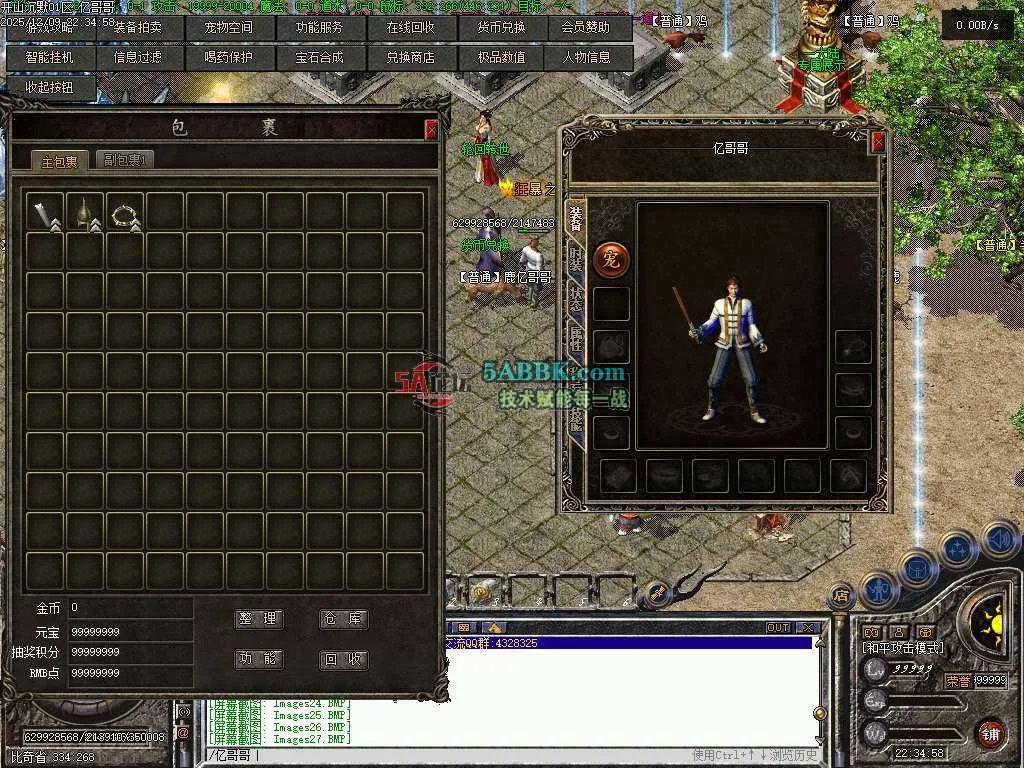The width and height of the screenshot is (1024, 768).
Task: Open the 货币兑换 currency exchange
Action: coord(500,28)
